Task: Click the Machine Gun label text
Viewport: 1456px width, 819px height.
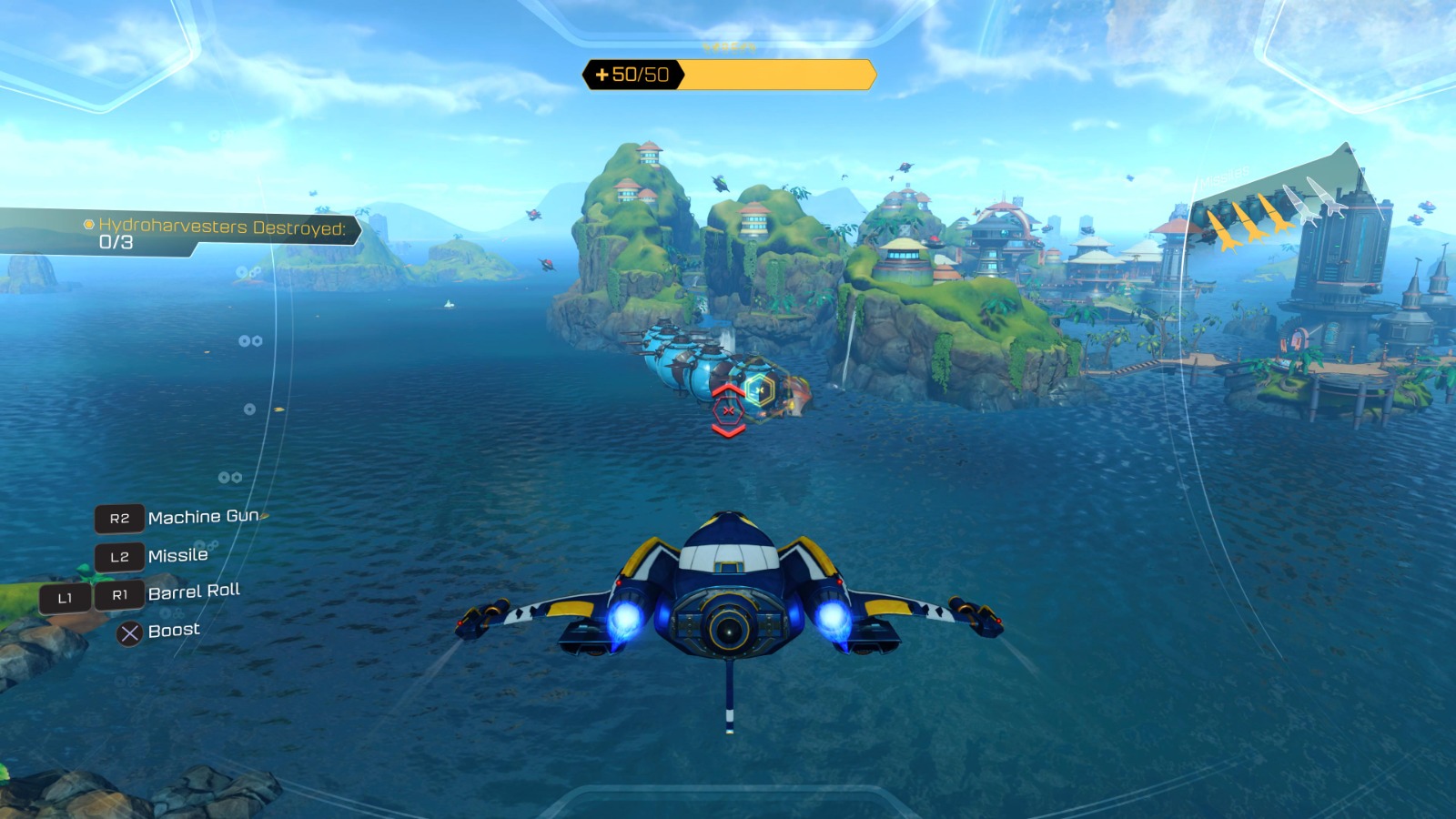Action: 202,518
